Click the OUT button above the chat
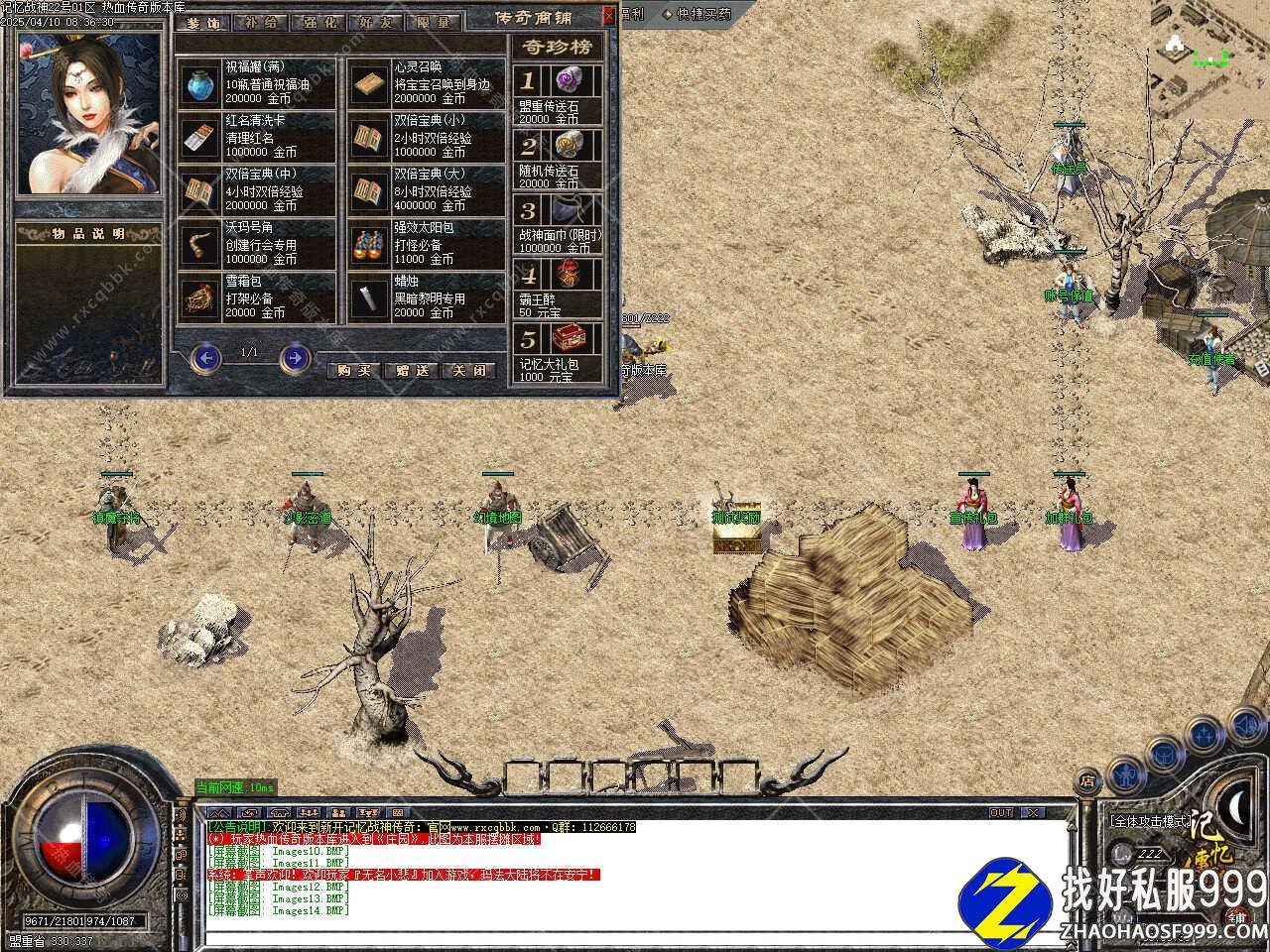1270x952 pixels. click(x=1001, y=812)
